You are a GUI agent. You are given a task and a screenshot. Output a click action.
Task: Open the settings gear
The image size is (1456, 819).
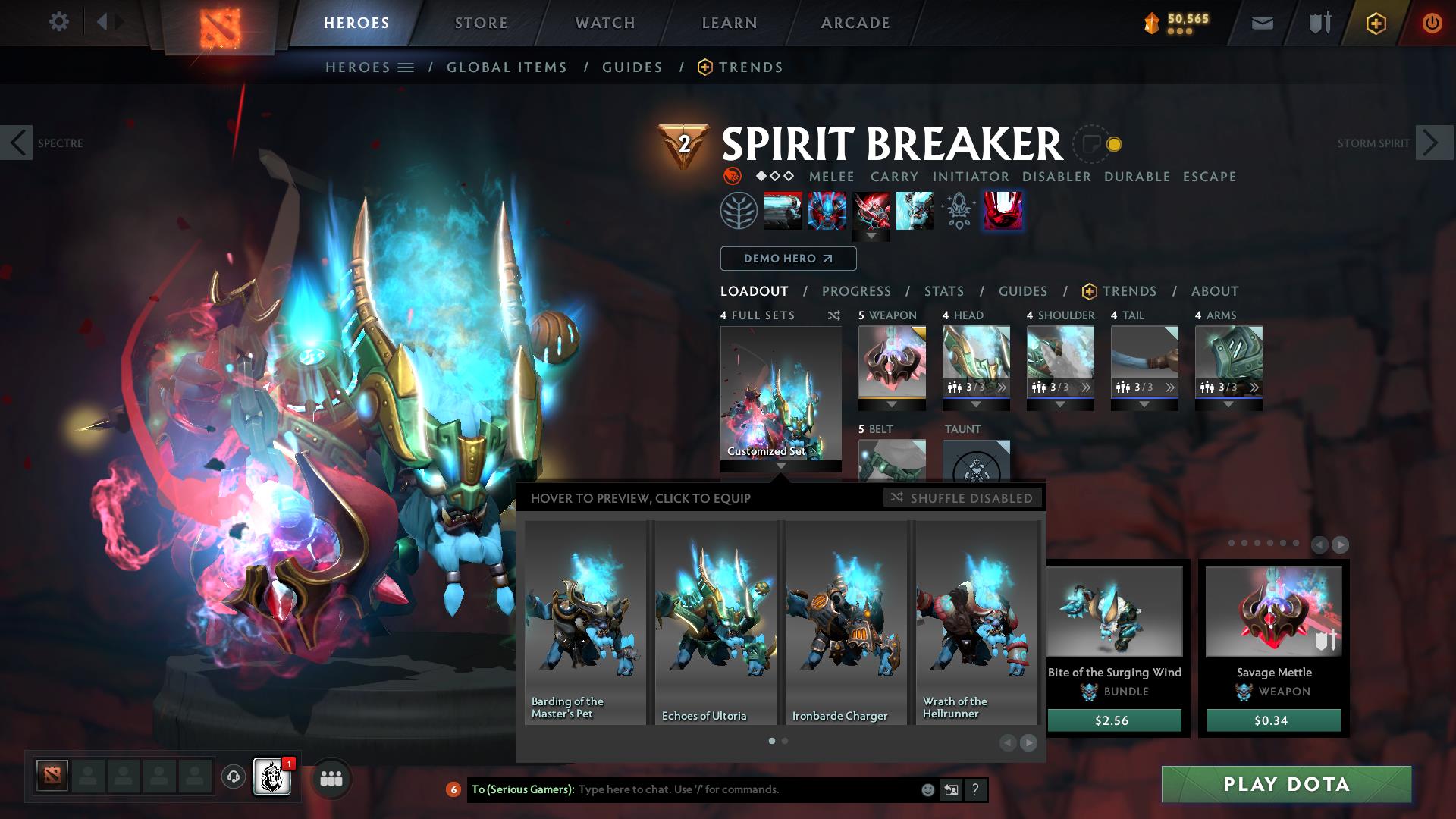click(58, 22)
